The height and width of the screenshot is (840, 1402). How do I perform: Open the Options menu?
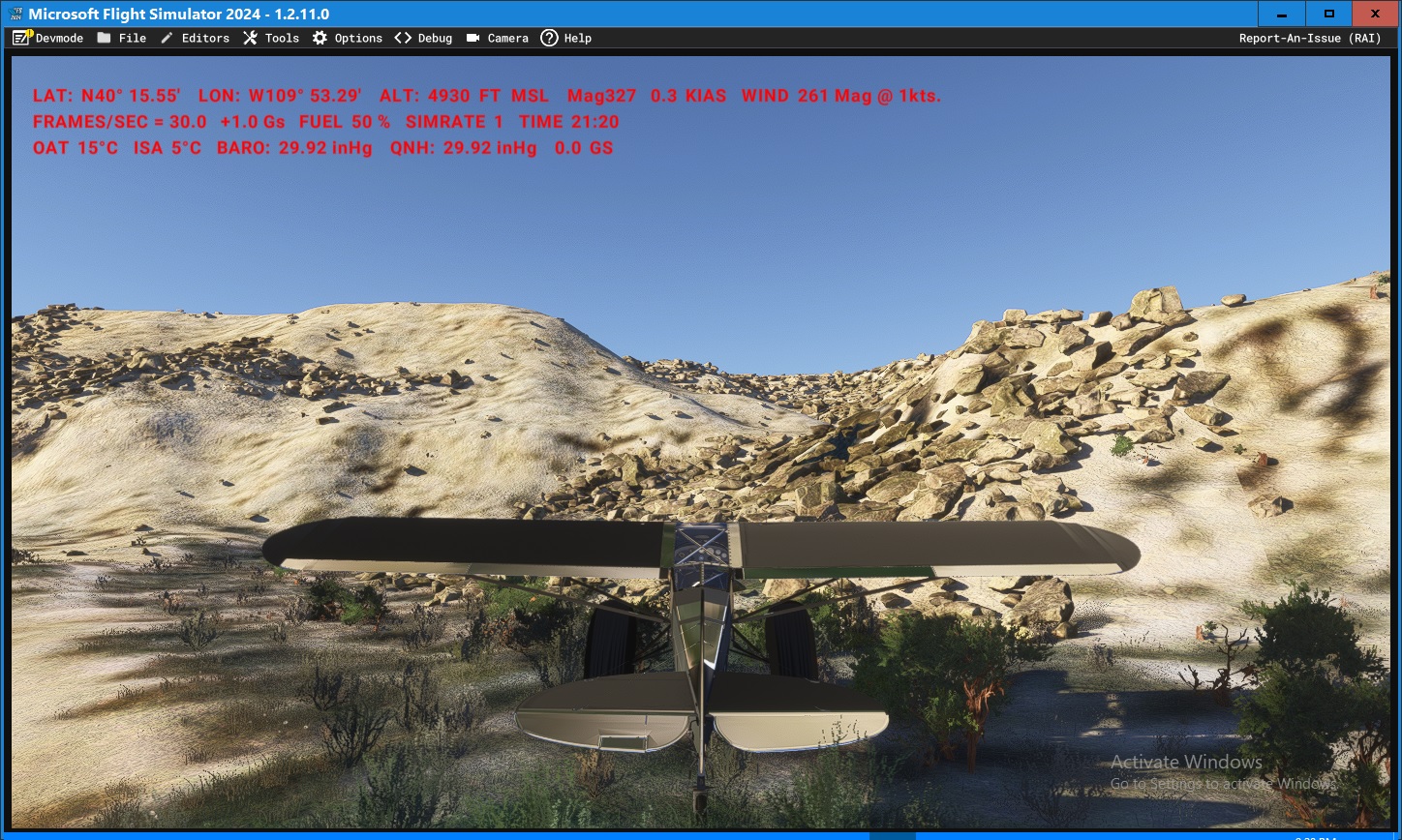(356, 38)
